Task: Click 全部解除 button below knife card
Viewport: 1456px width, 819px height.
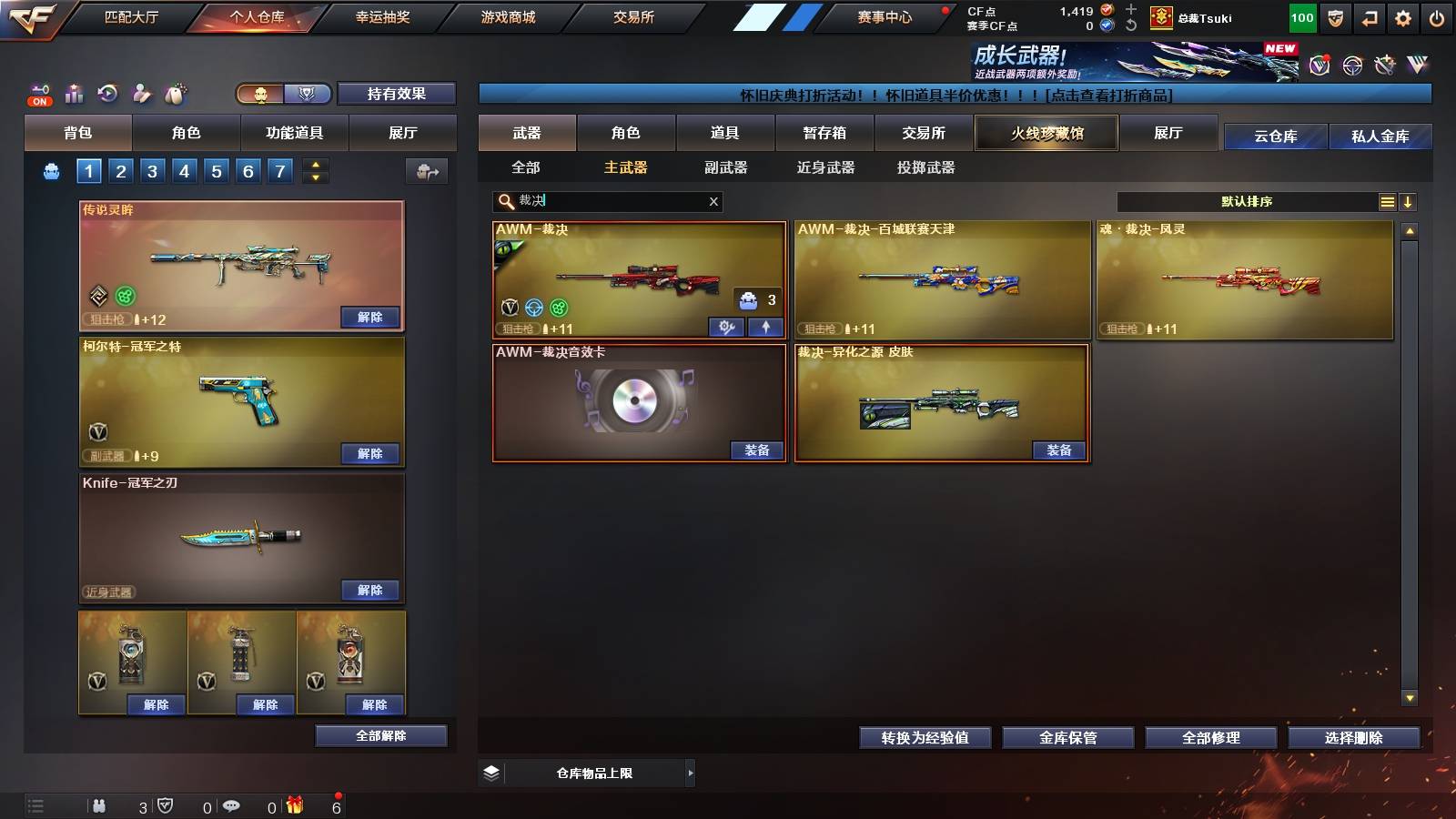Action: click(x=379, y=735)
